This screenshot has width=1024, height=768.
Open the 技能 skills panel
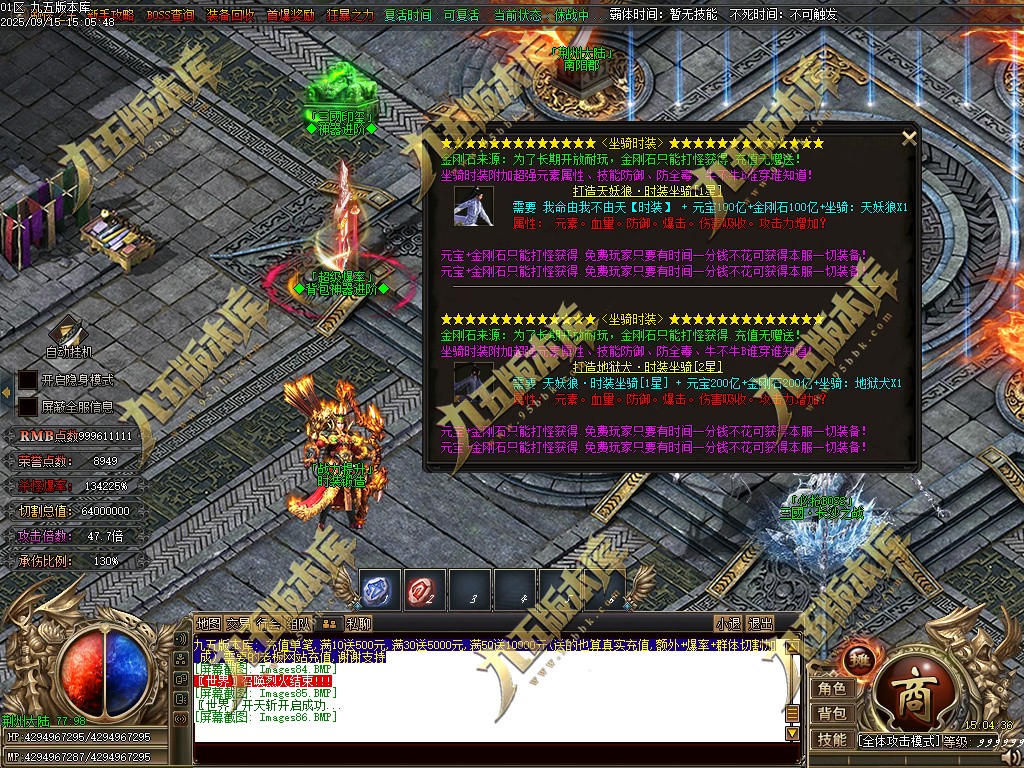[x=833, y=740]
